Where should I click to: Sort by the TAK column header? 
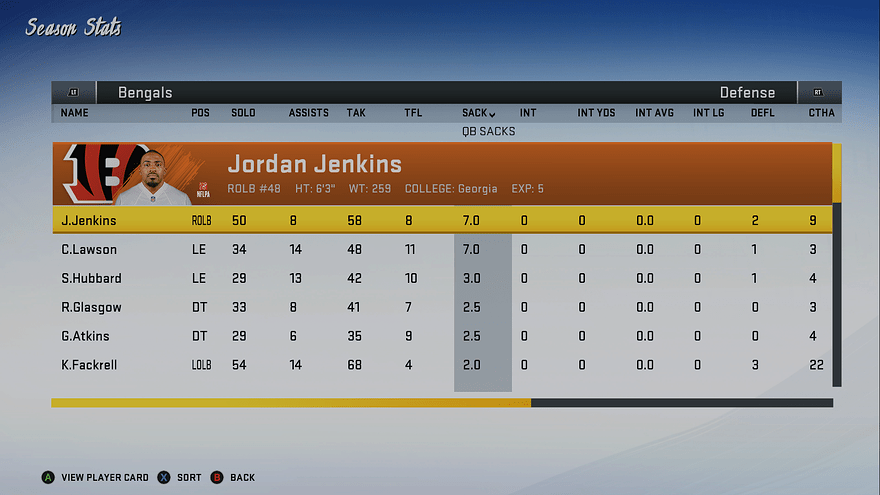pos(356,113)
